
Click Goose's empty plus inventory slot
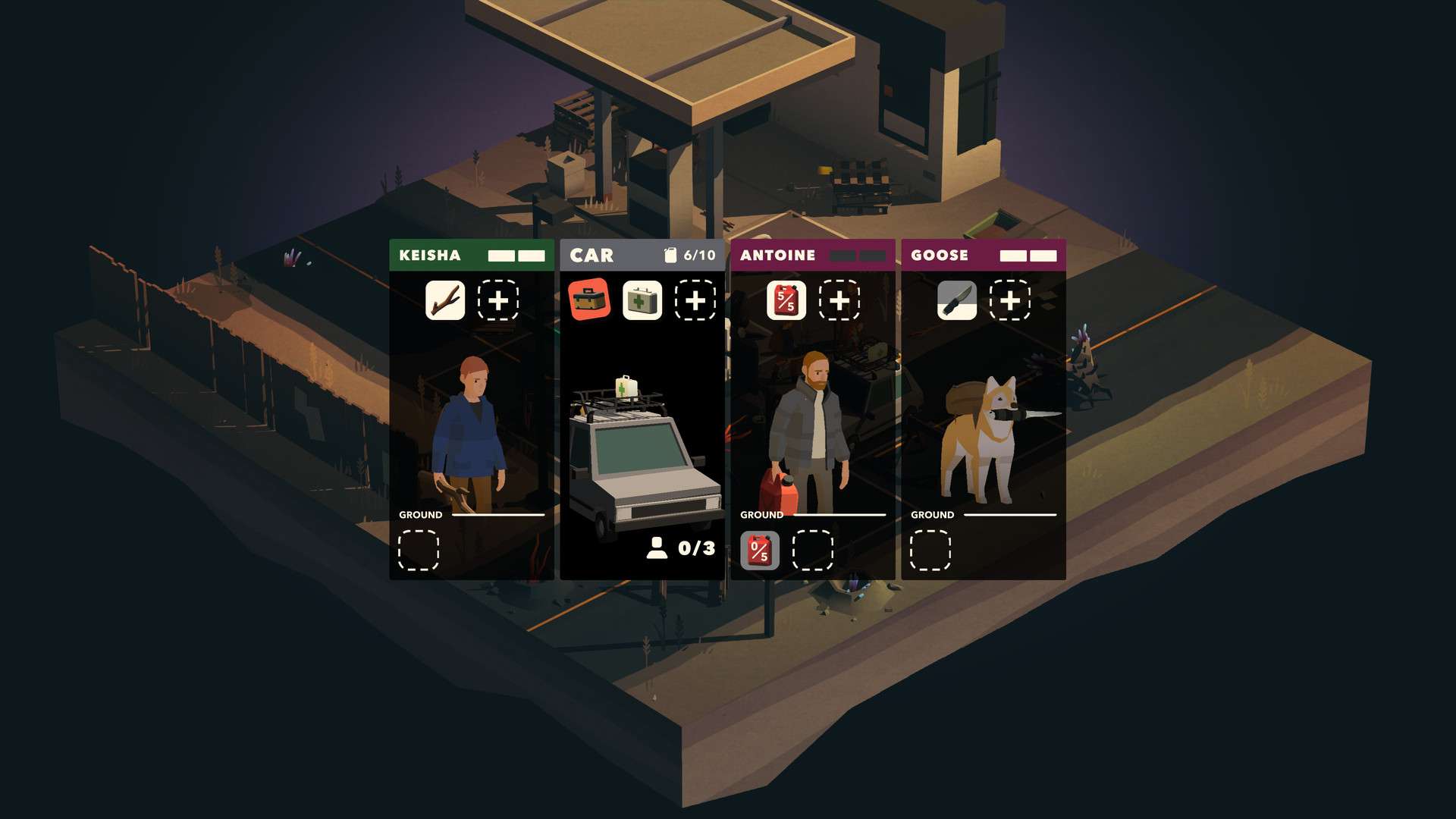click(1010, 300)
